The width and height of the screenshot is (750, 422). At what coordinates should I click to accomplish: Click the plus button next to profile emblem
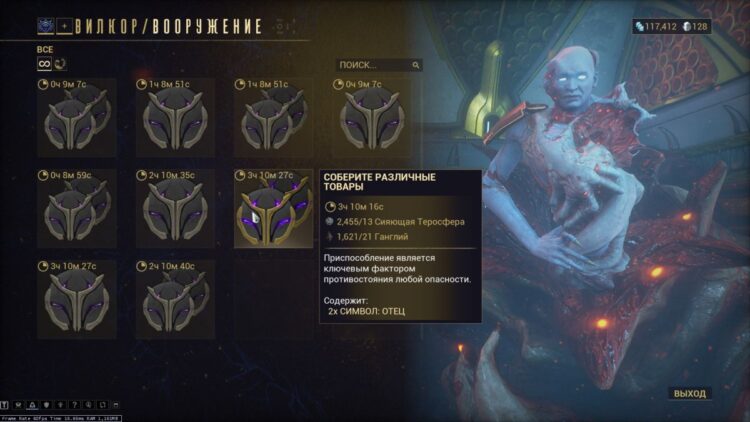[66, 26]
